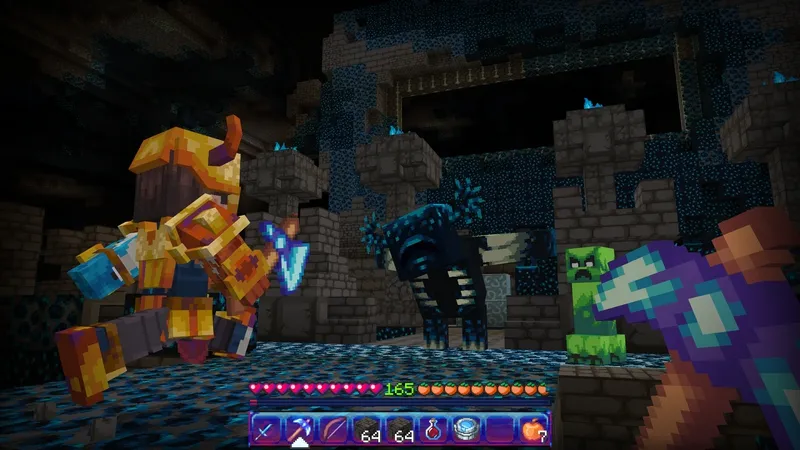The width and height of the screenshot is (800, 450).
Task: Equip the bow from the hotbar
Action: click(333, 430)
